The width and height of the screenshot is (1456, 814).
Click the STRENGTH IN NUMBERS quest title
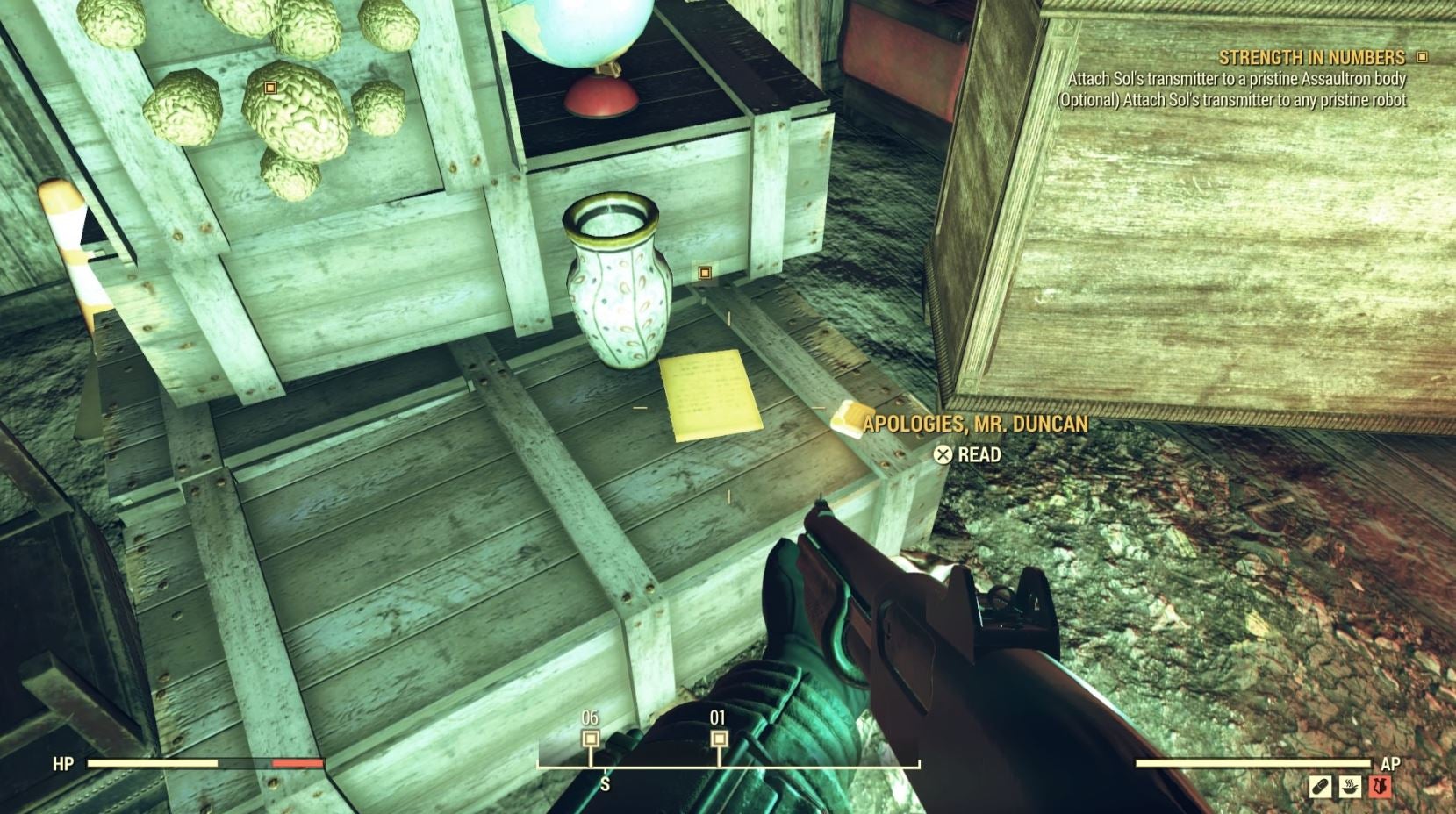coord(1311,56)
